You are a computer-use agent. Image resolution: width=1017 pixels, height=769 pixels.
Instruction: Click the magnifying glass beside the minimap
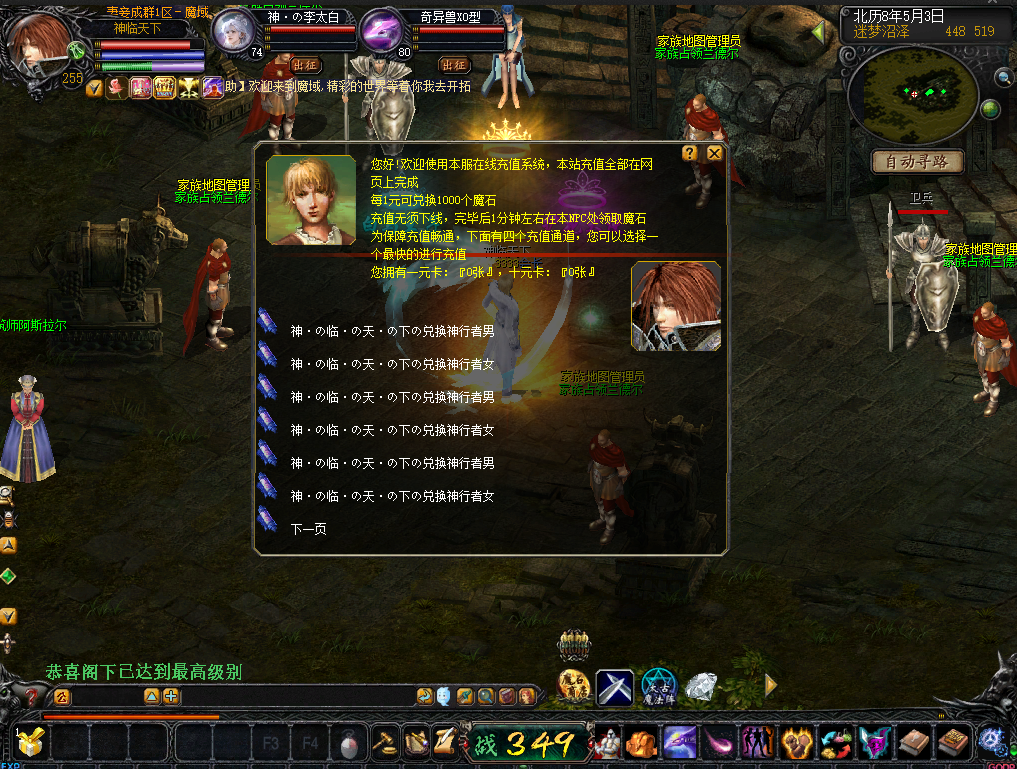[x=1003, y=77]
